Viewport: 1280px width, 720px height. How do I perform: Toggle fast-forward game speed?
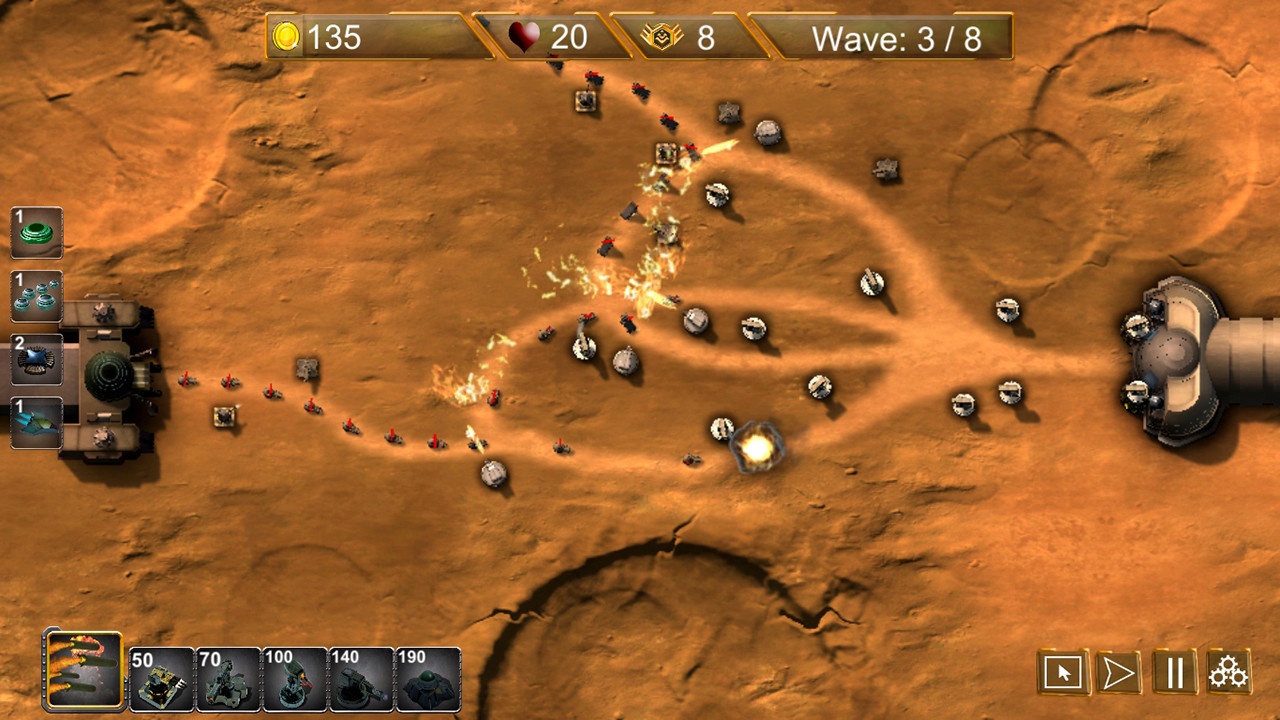pos(1121,673)
